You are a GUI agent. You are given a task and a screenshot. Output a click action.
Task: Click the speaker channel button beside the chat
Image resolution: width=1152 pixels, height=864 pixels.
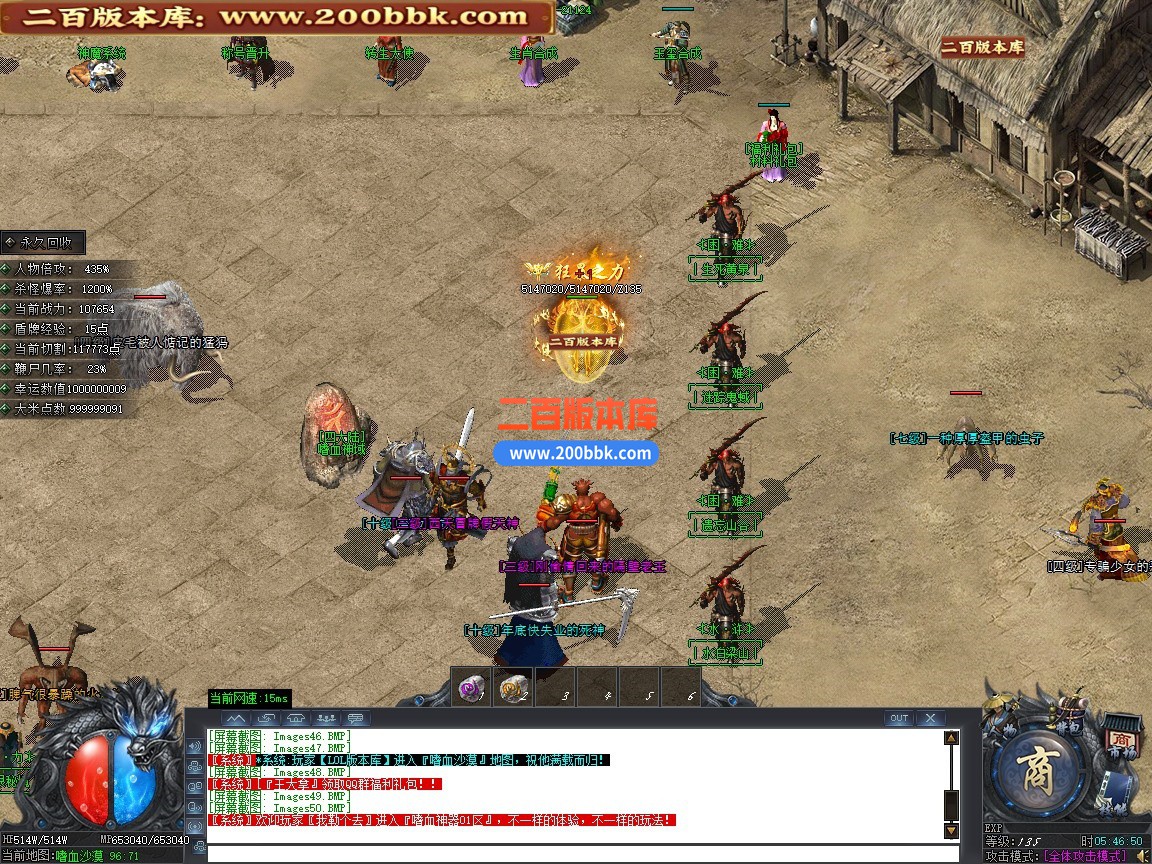click(x=195, y=746)
